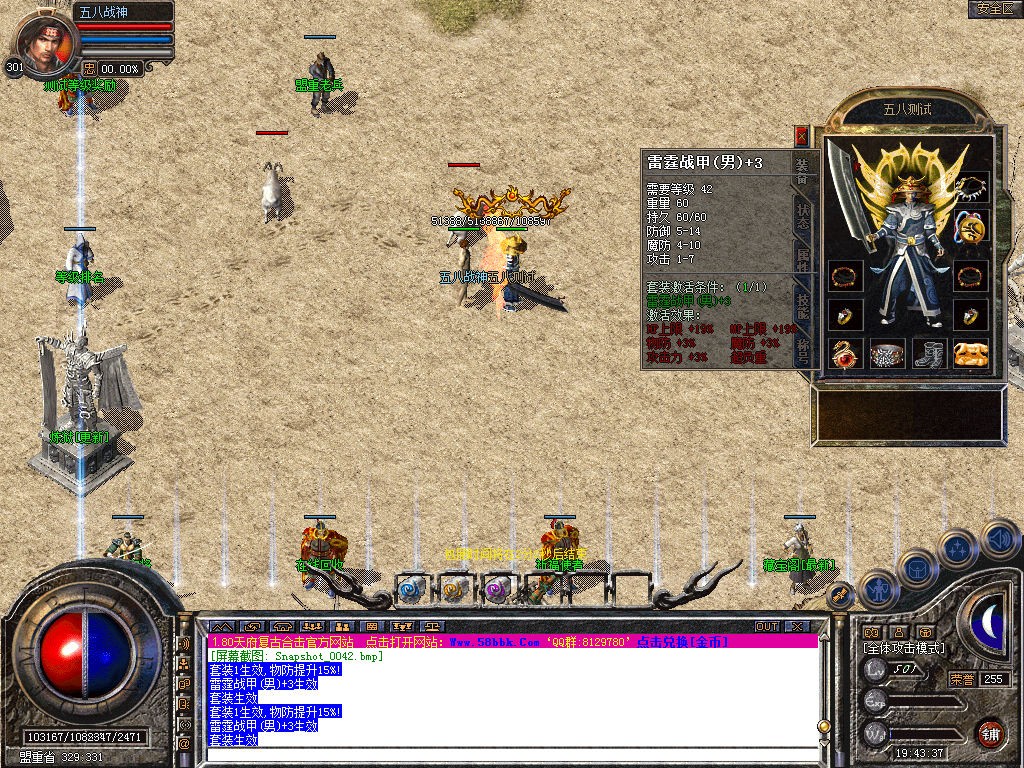Select the 称号 title tab
Image resolution: width=1024 pixels, height=768 pixels.
pos(803,350)
